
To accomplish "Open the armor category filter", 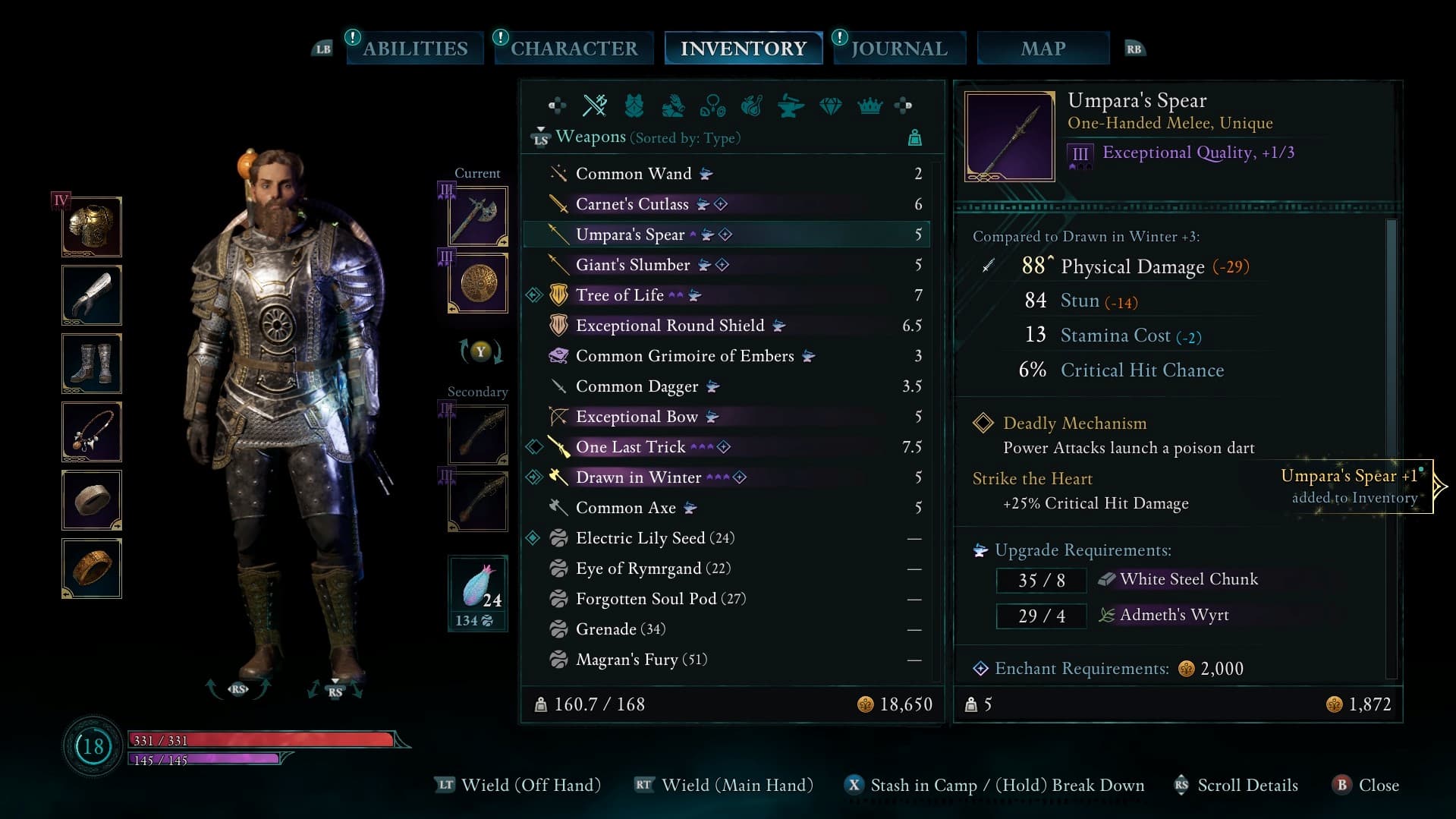I will coord(635,106).
